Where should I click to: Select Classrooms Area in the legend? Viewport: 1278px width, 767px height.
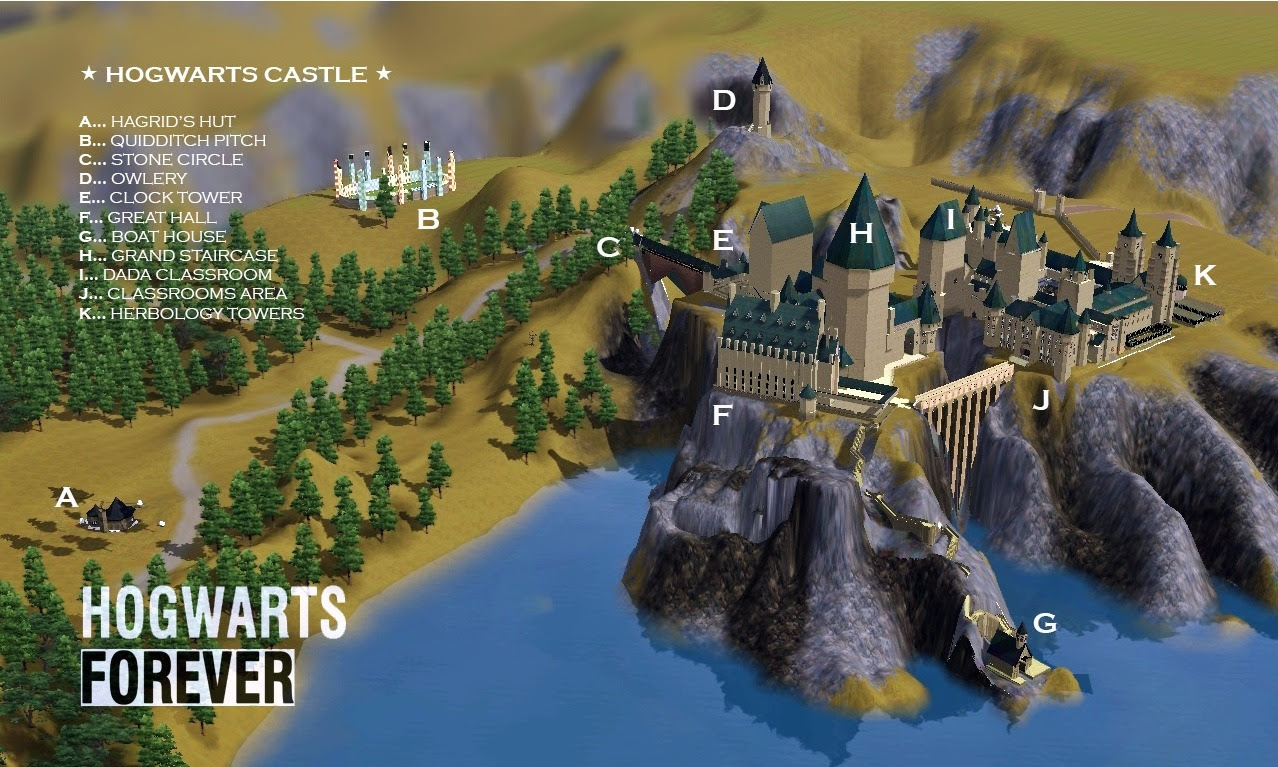tap(183, 294)
